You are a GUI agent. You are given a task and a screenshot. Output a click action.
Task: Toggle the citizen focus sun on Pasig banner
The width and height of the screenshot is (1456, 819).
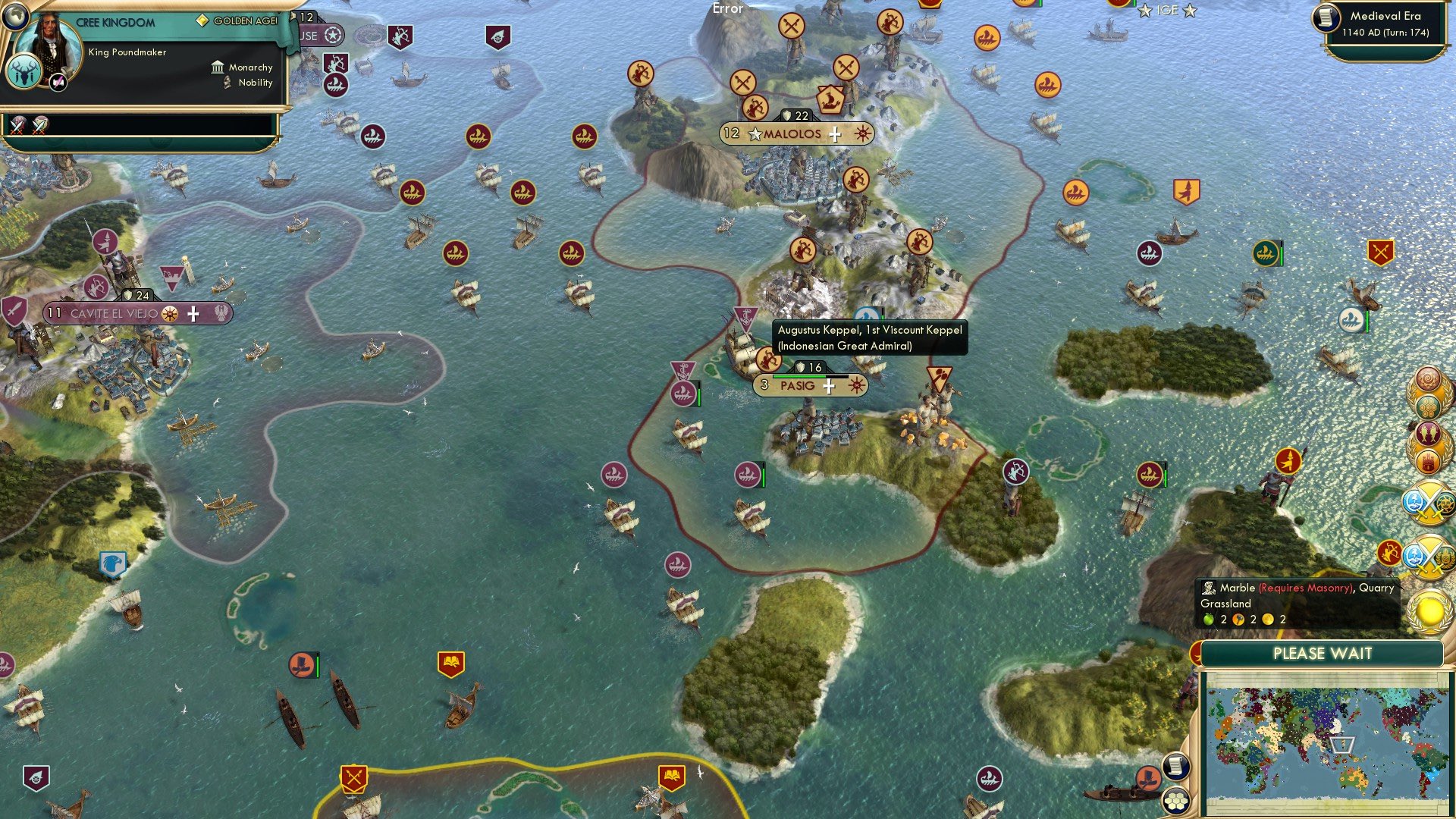(855, 385)
